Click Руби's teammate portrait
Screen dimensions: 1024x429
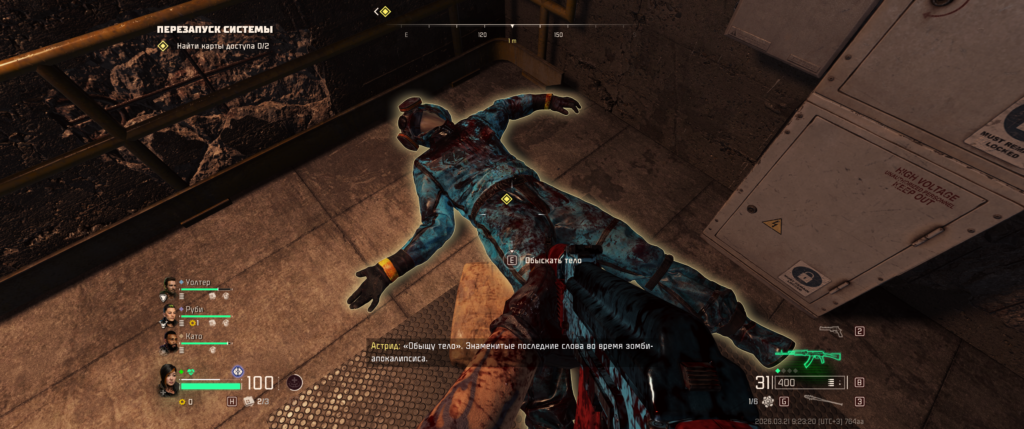(169, 314)
